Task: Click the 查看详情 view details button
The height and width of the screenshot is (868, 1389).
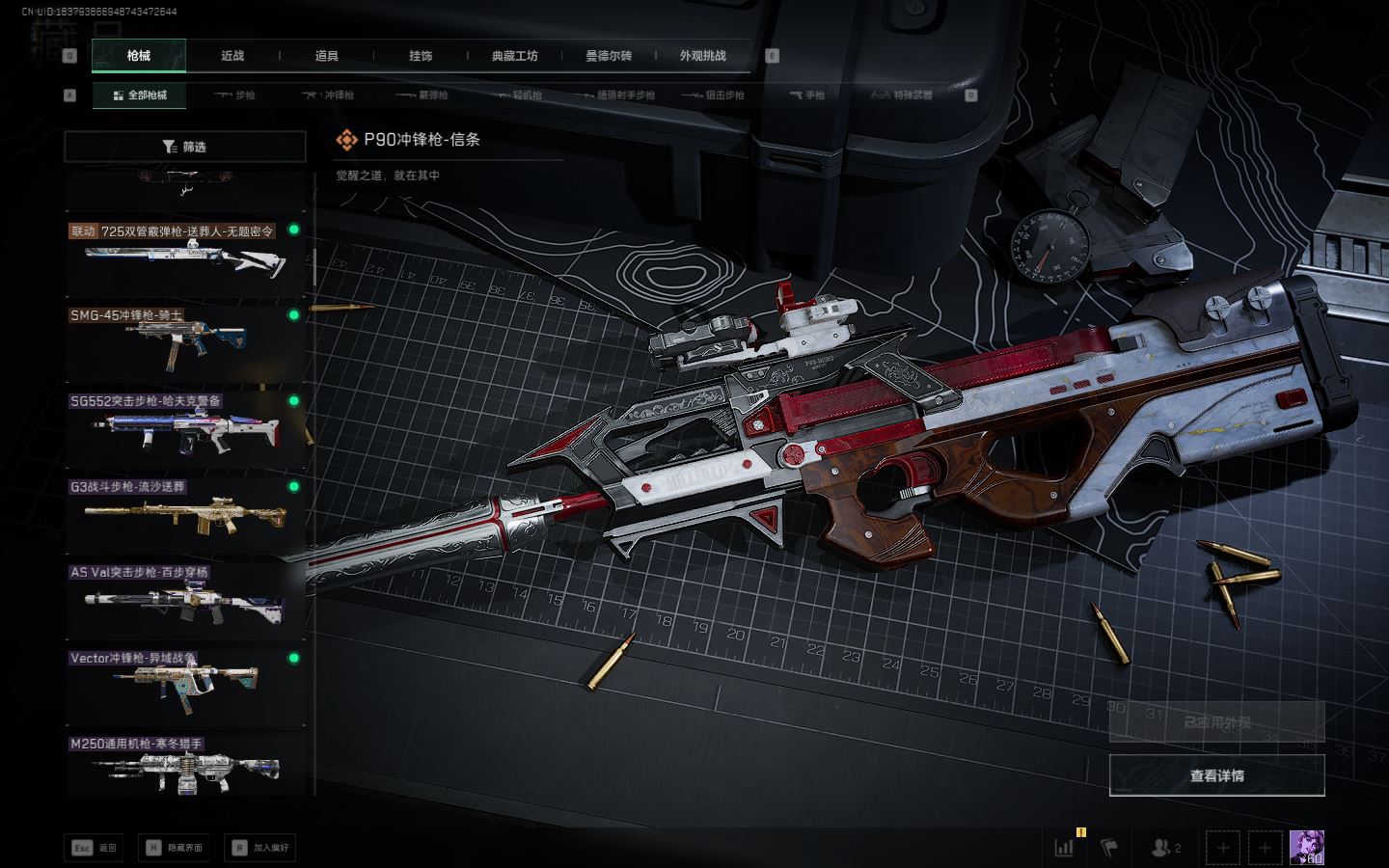Action: pyautogui.click(x=1216, y=775)
